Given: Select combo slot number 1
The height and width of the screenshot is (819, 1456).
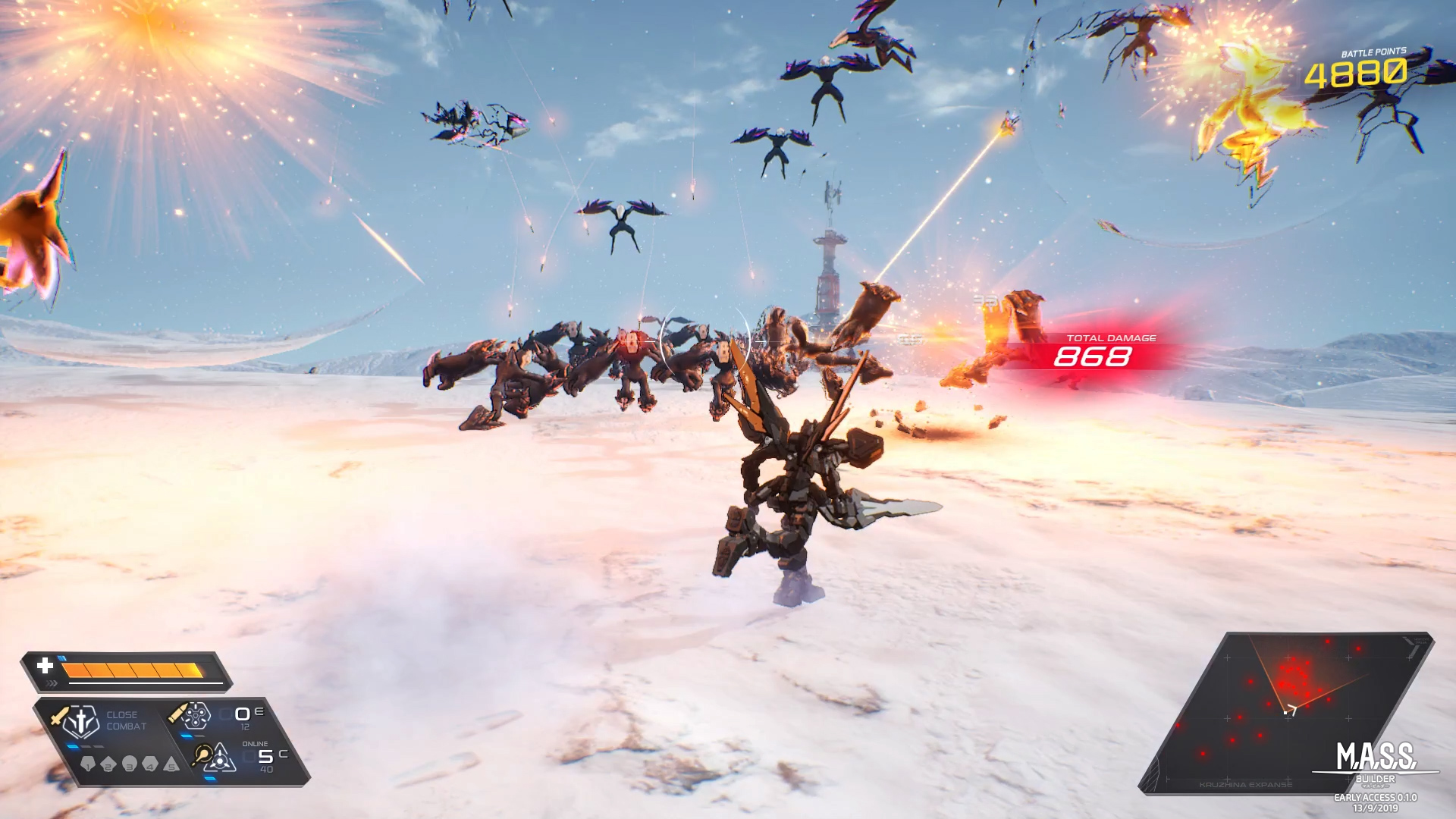Looking at the screenshot, I should pyautogui.click(x=87, y=764).
